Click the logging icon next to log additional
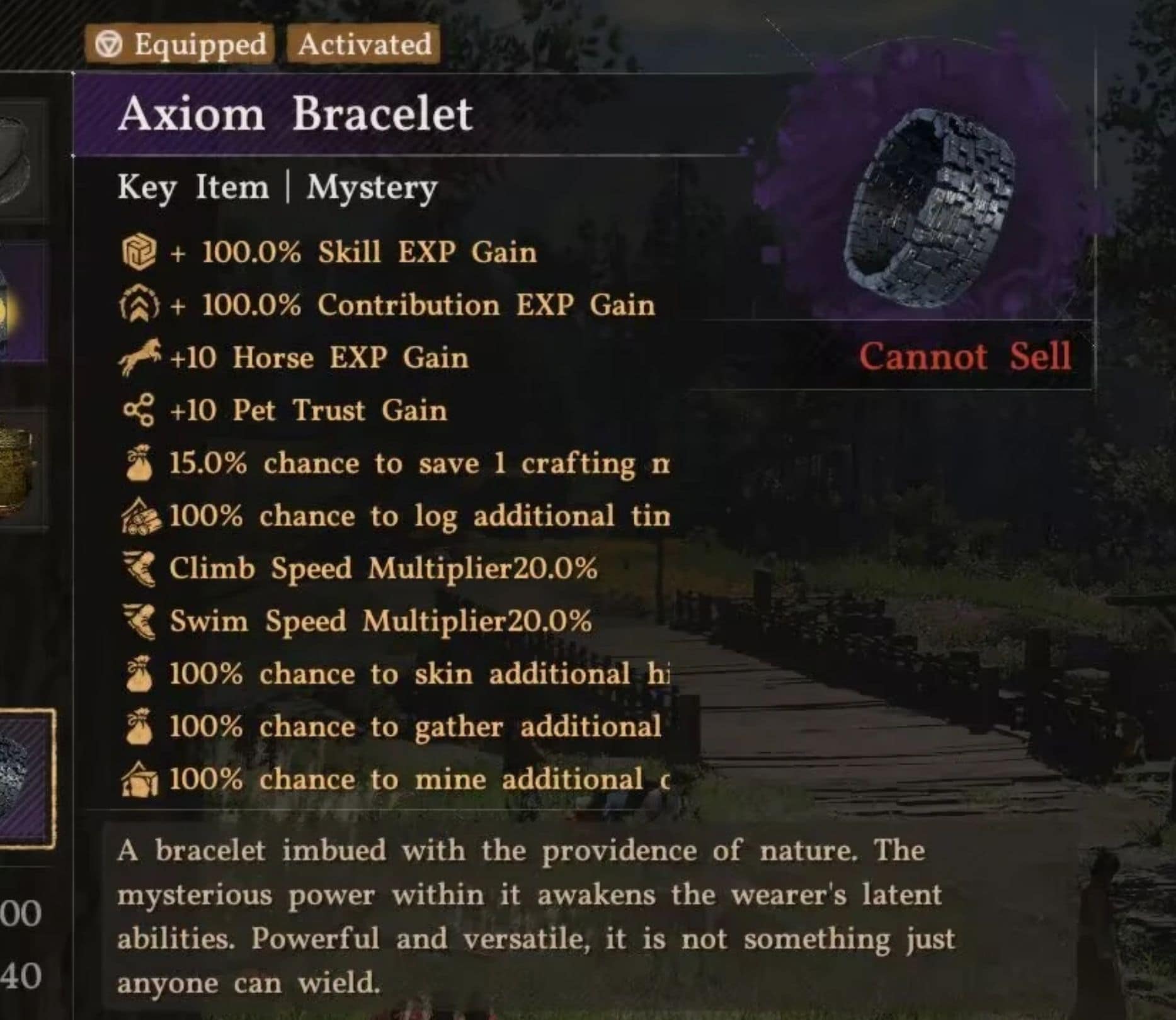Screen dimensions: 1176x1020 (140, 516)
